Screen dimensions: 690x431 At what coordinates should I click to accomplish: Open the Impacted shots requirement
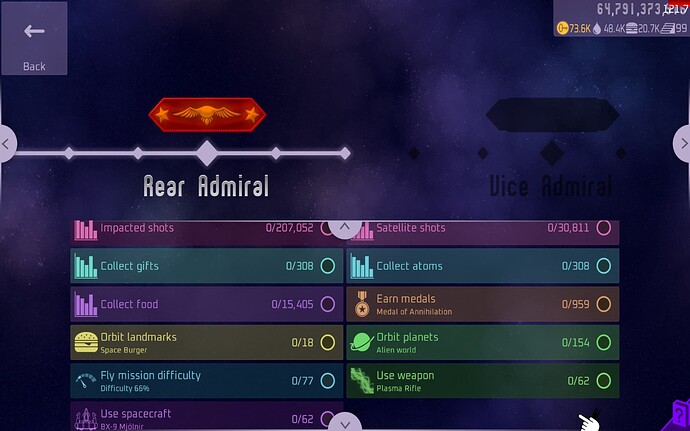[x=205, y=230]
